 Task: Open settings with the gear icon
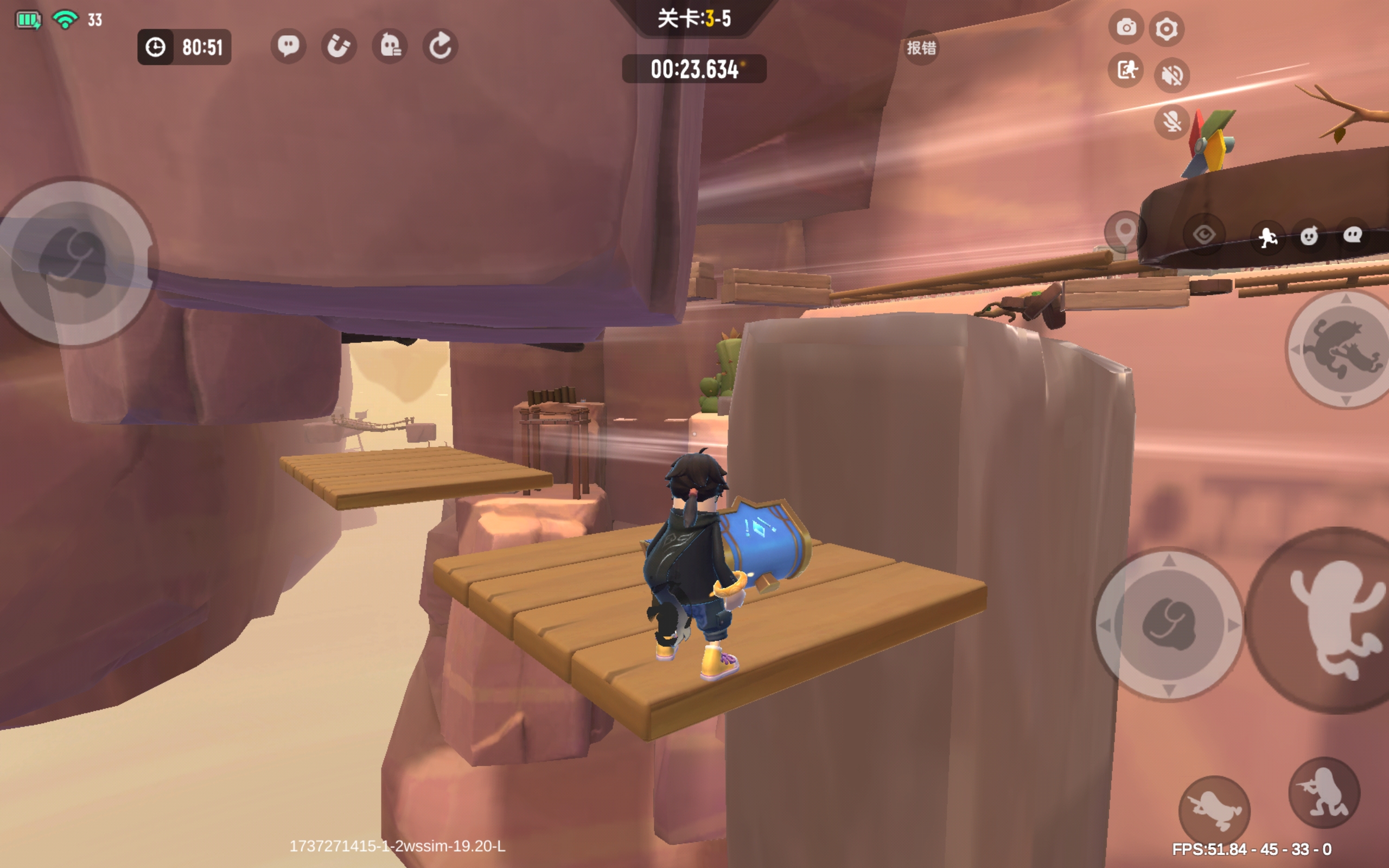click(1167, 29)
